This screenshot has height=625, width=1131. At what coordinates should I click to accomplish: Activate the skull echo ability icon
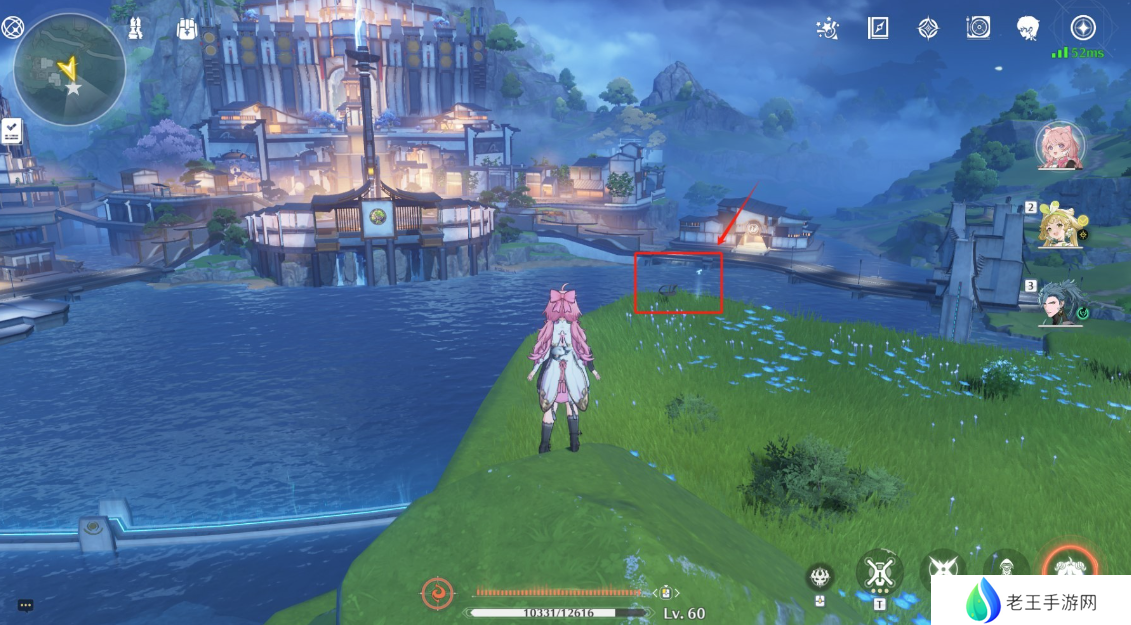click(820, 576)
